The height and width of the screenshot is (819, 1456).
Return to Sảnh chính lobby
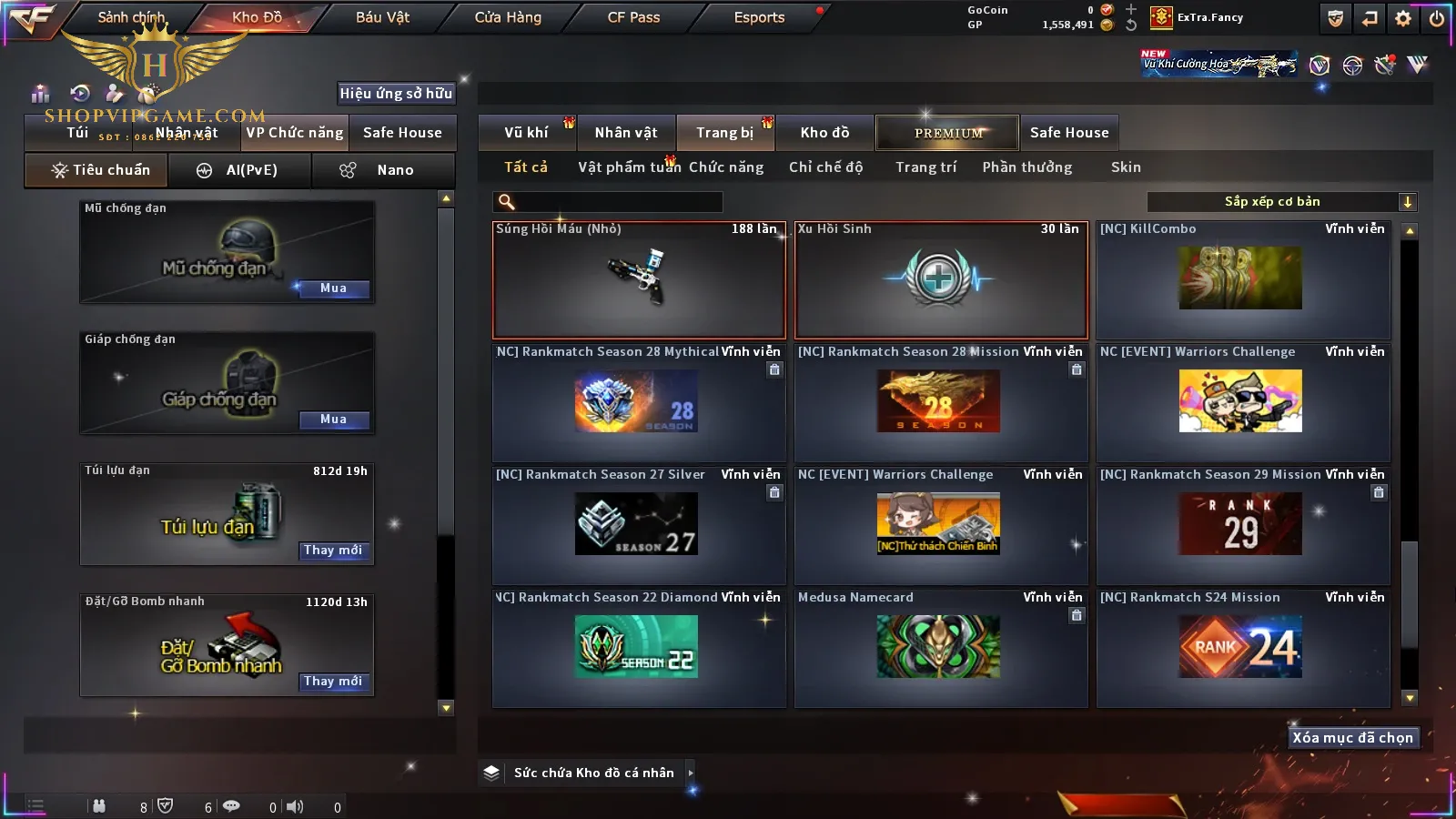(x=131, y=17)
